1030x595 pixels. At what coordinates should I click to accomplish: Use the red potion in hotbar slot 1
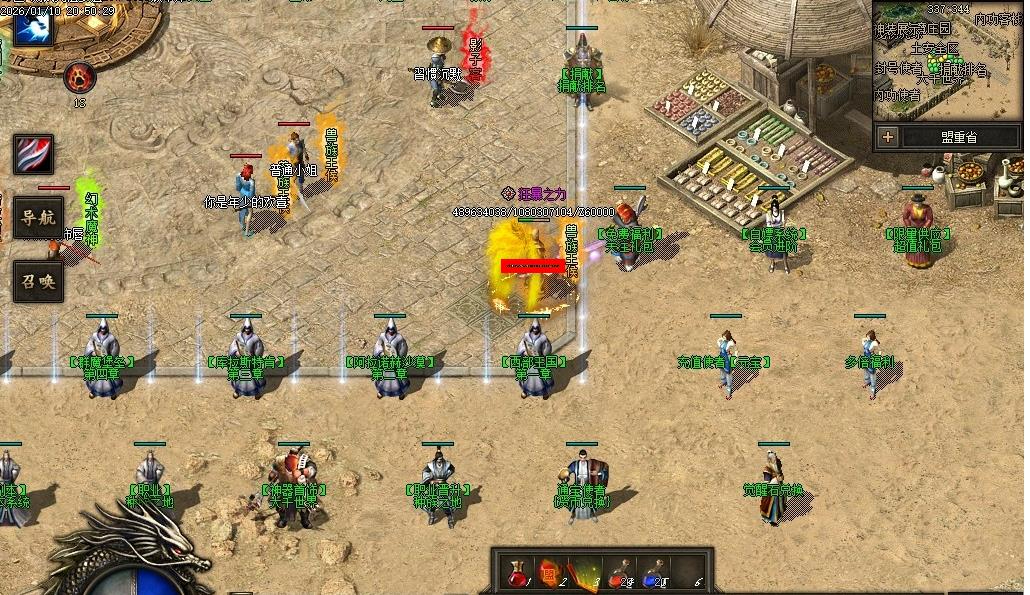(516, 573)
